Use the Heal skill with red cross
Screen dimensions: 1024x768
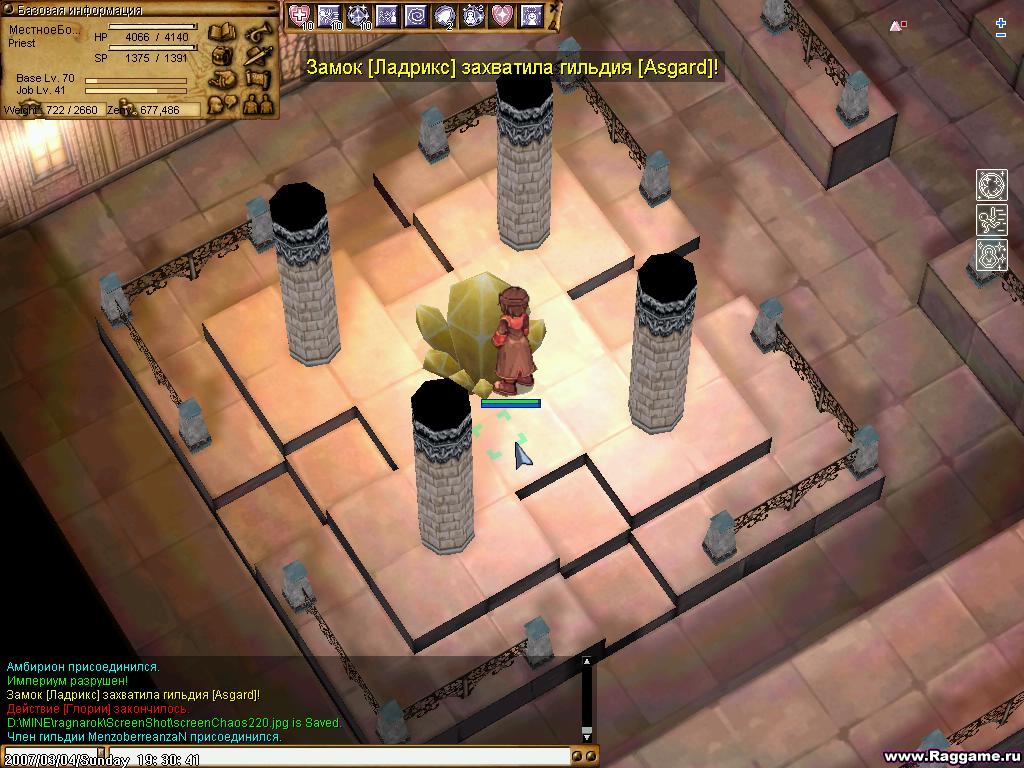pos(300,15)
